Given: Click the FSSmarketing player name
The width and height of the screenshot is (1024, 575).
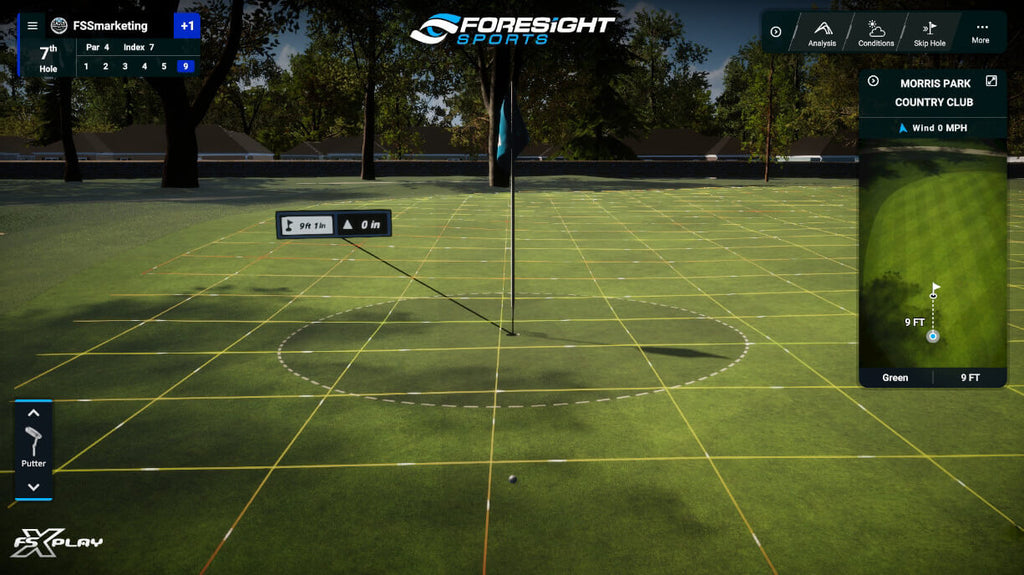Looking at the screenshot, I should pos(110,26).
